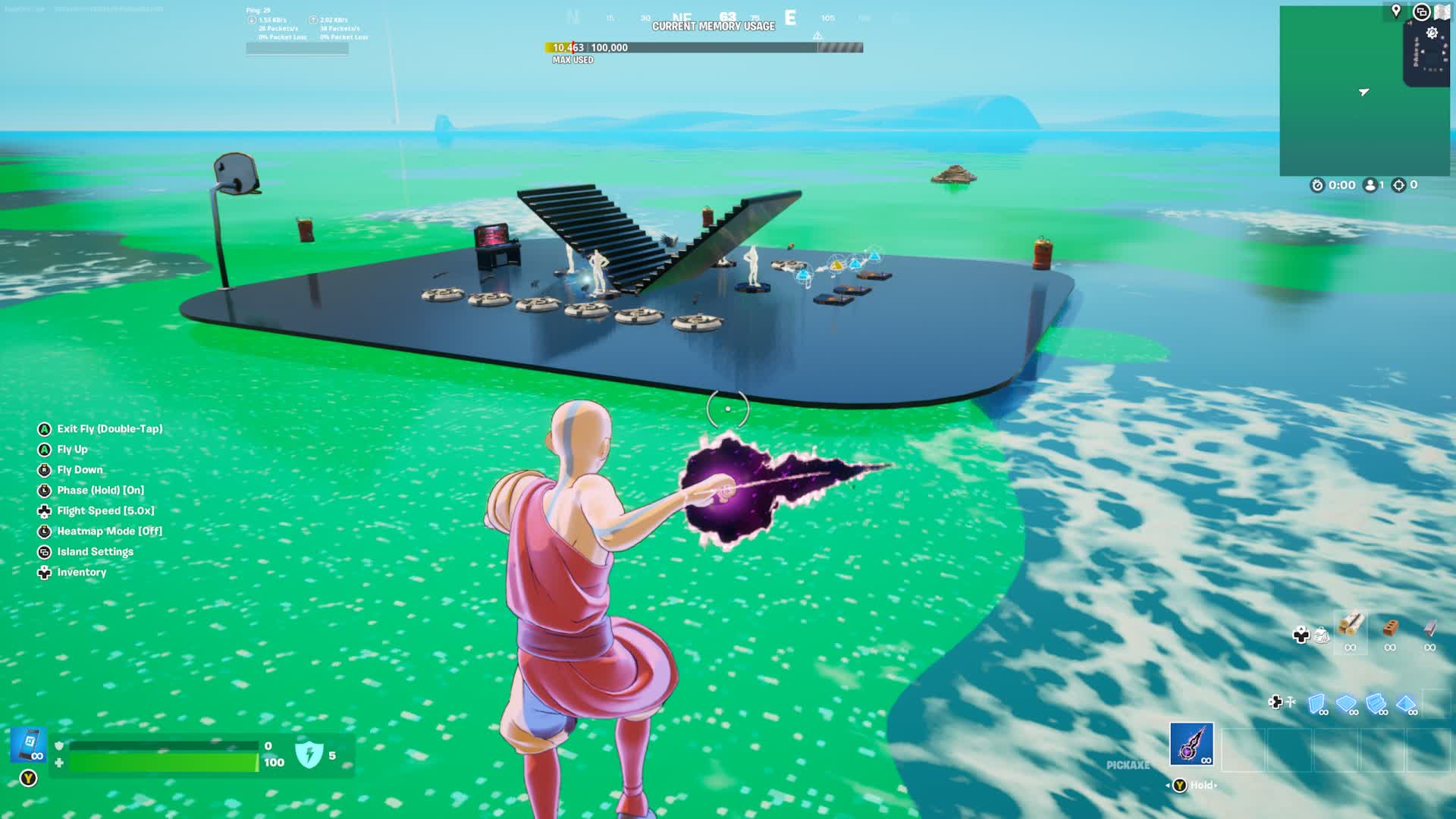
Task: Switch to the brick building material
Action: coord(1390,628)
